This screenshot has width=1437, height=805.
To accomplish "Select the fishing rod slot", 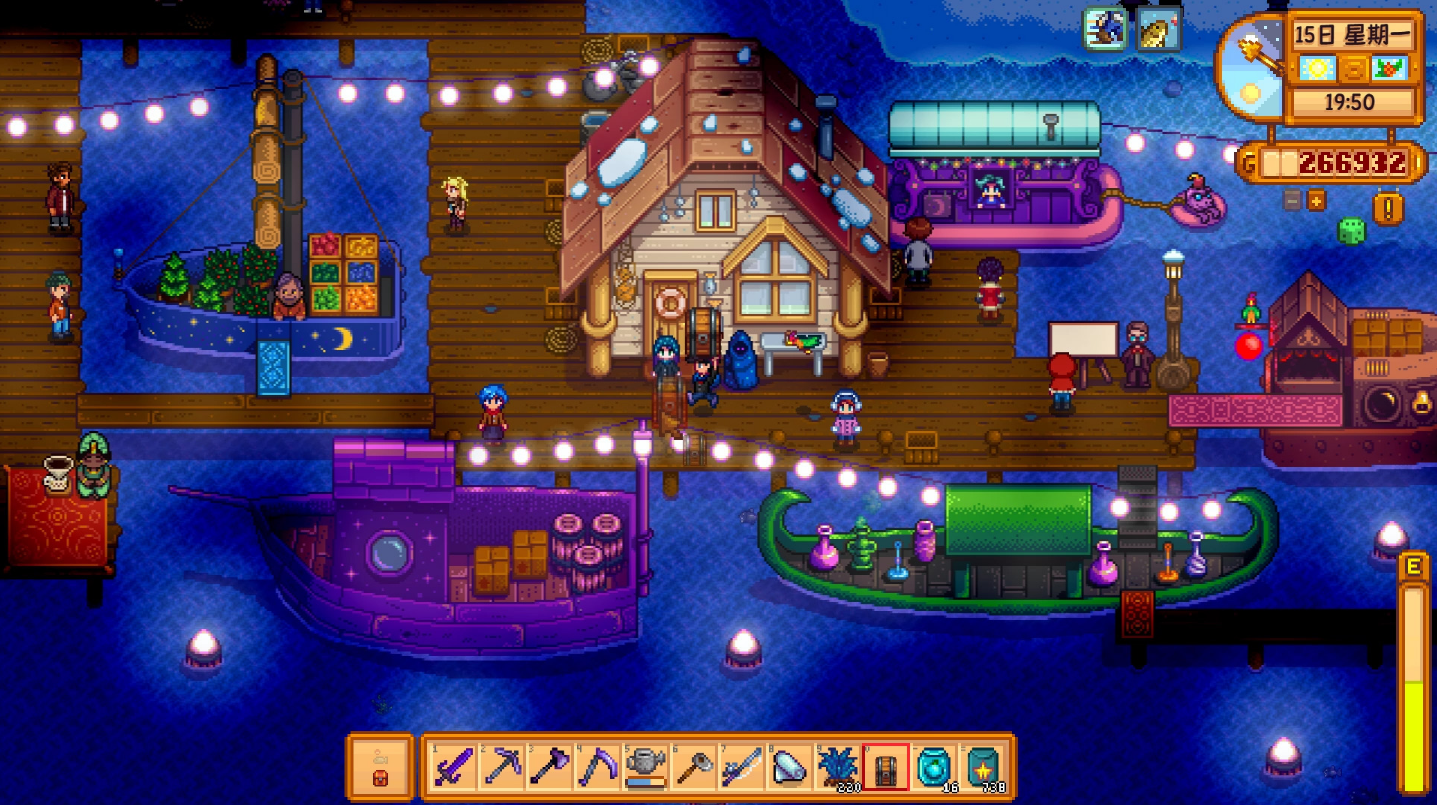I will [741, 768].
